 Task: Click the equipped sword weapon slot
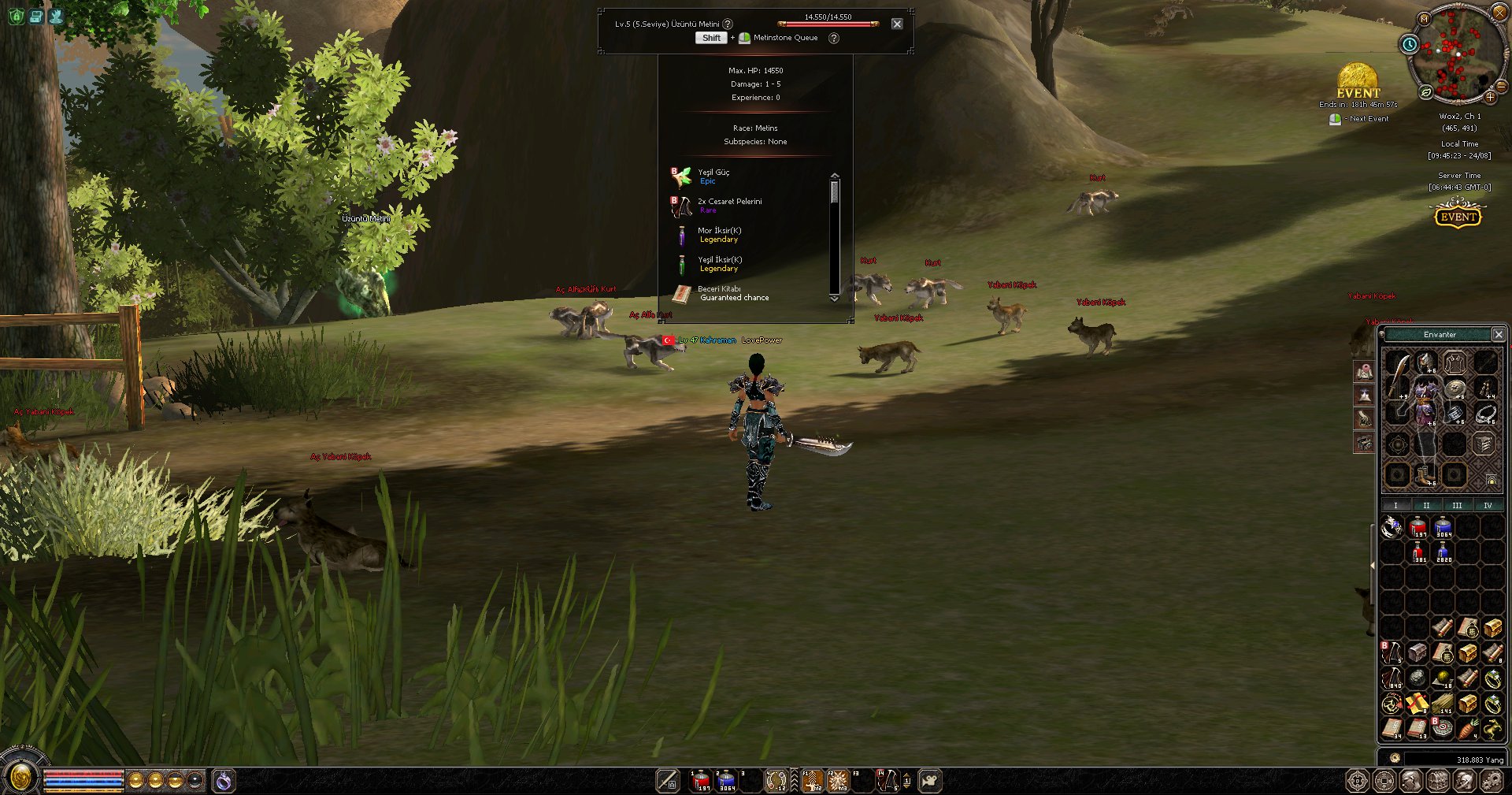[x=1397, y=377]
